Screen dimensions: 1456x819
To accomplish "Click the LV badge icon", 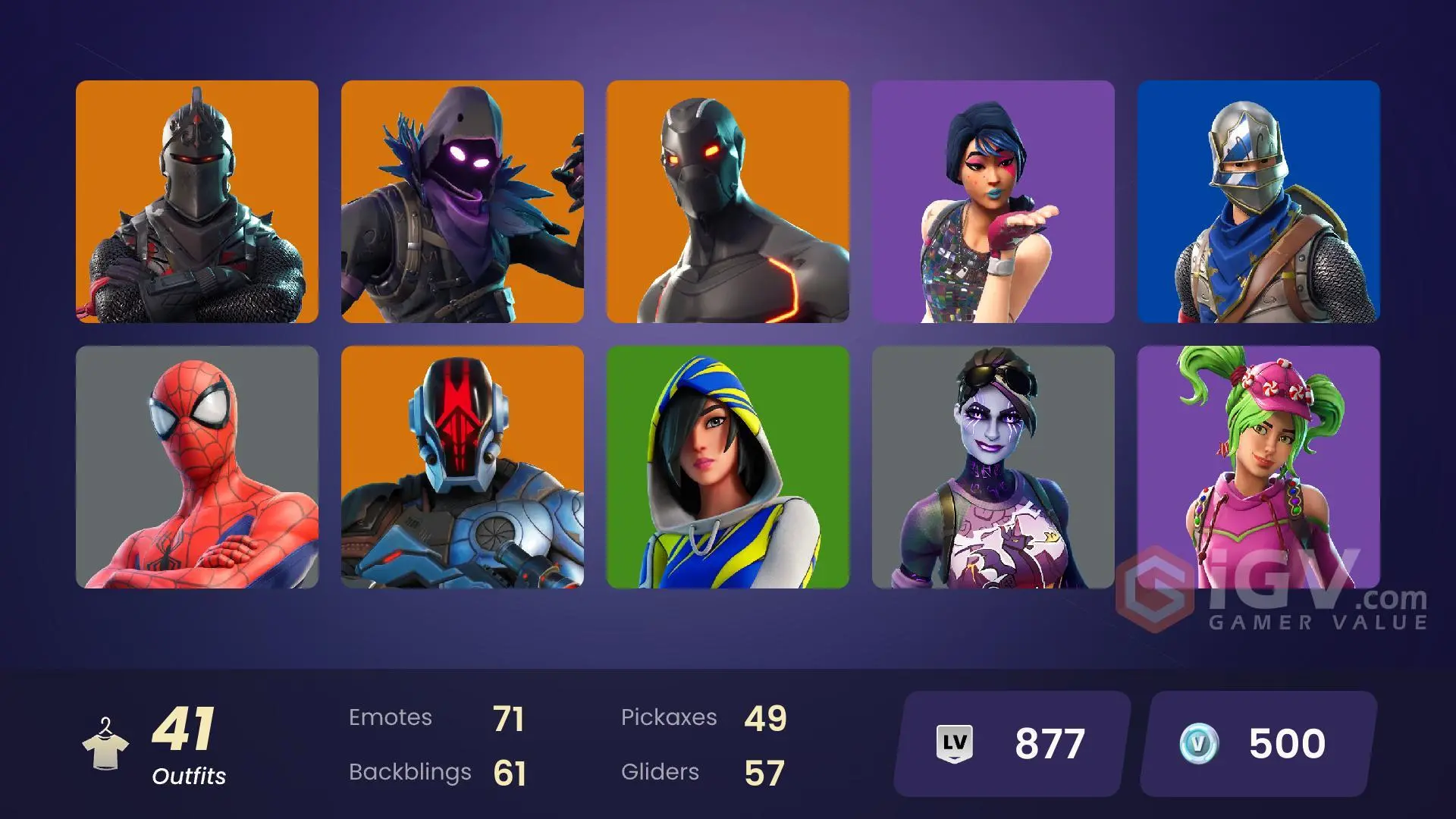I will [955, 741].
